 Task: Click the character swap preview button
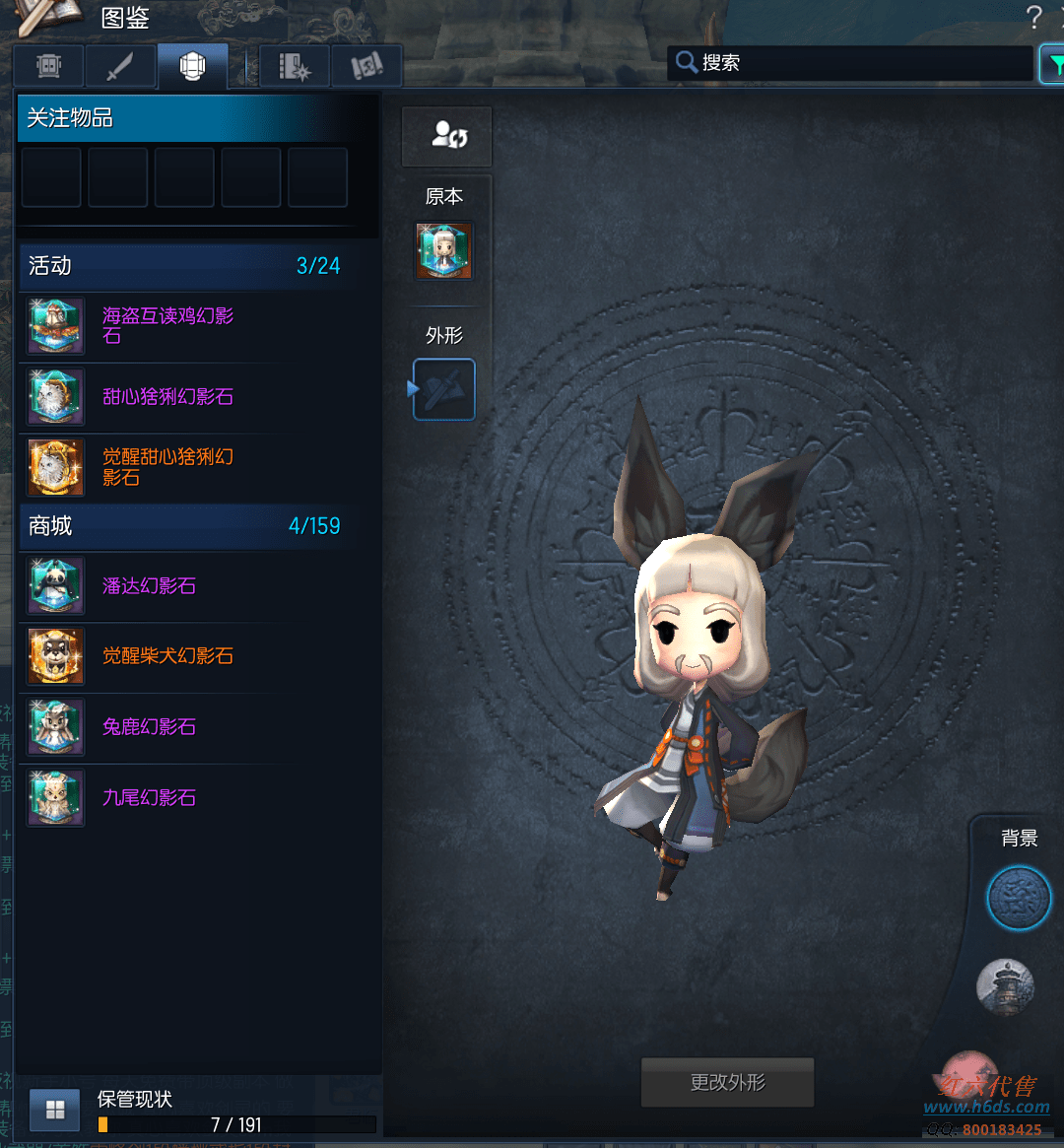tap(446, 136)
